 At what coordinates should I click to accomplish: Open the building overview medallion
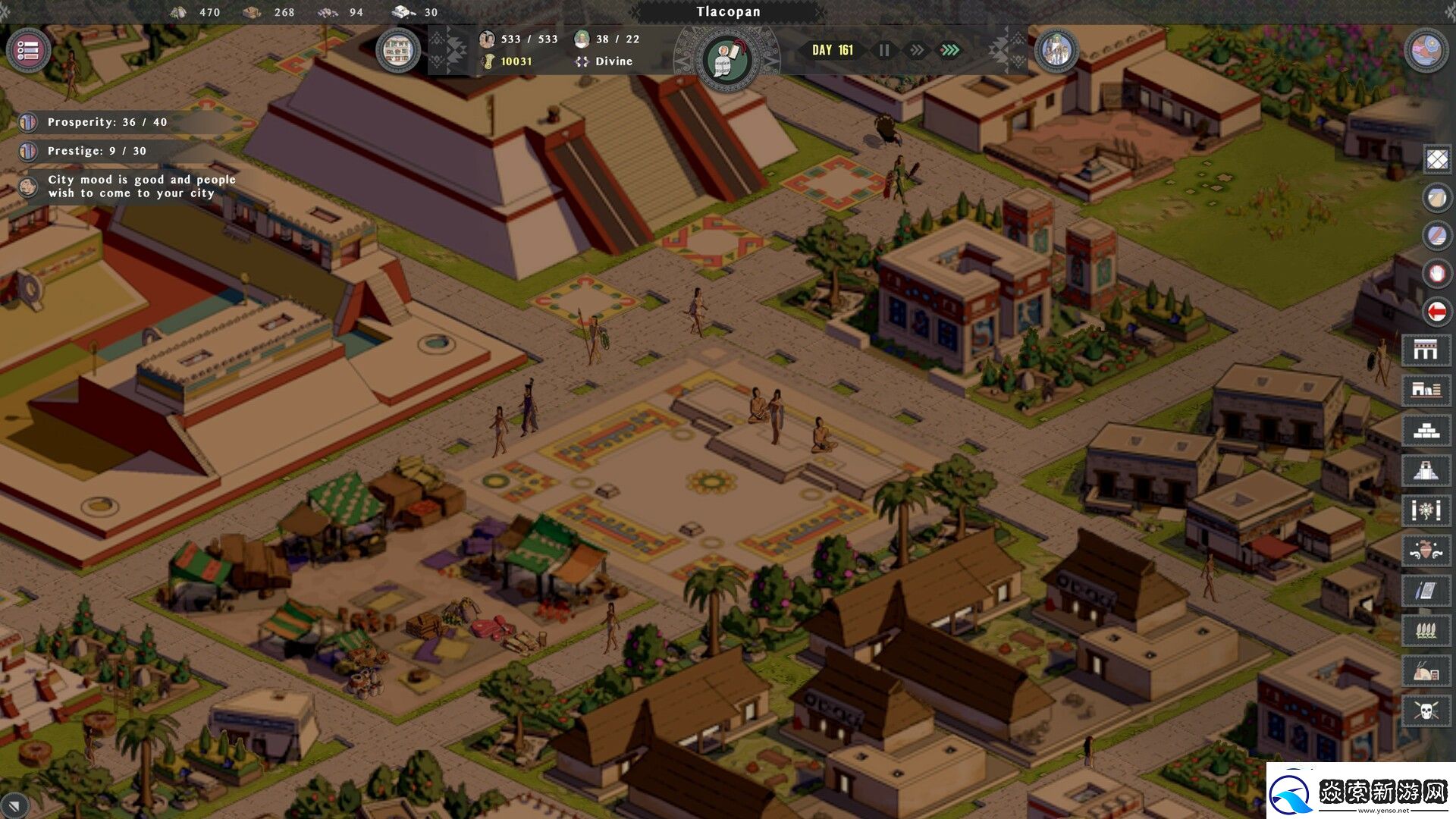pos(398,51)
